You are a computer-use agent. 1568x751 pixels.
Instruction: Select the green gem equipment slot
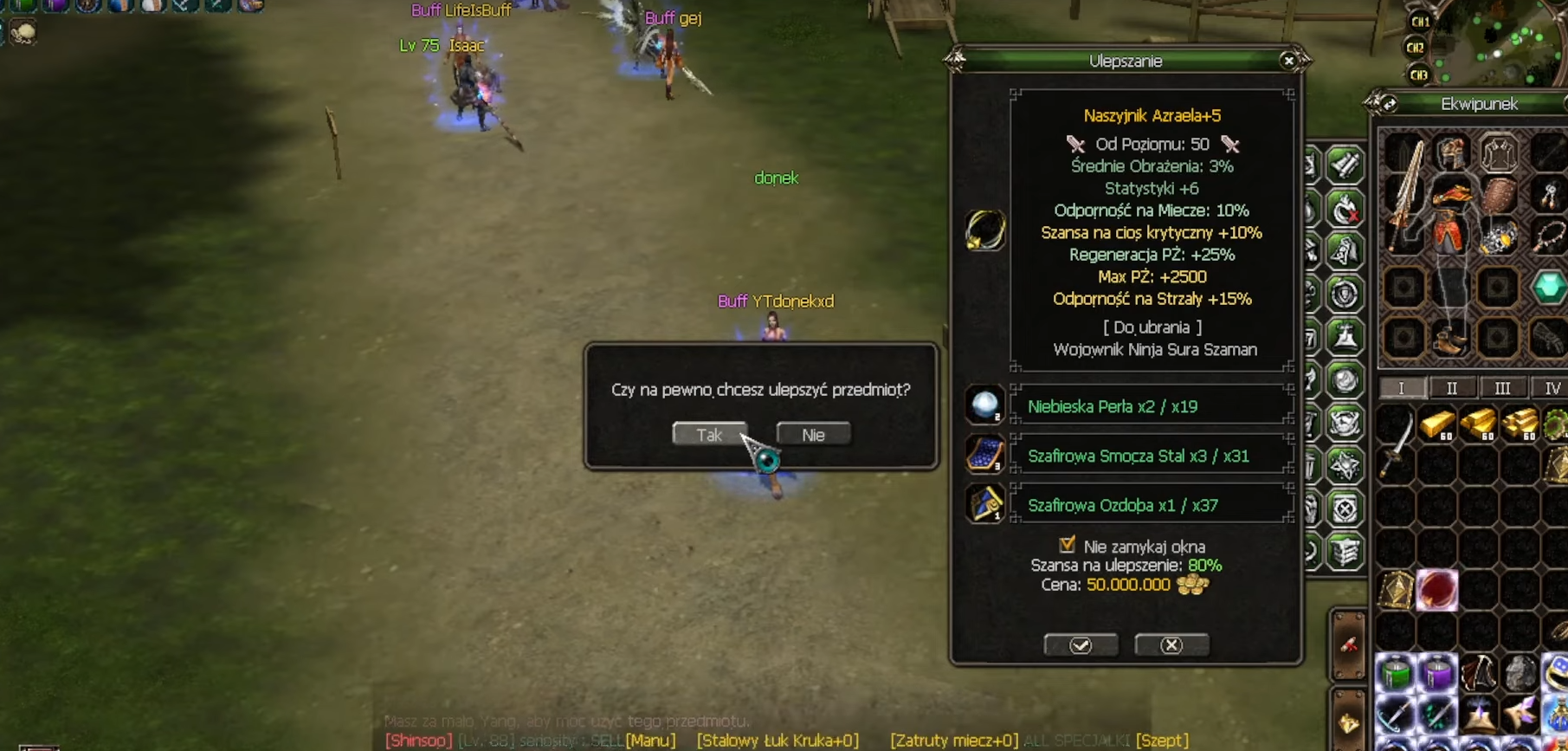1548,287
